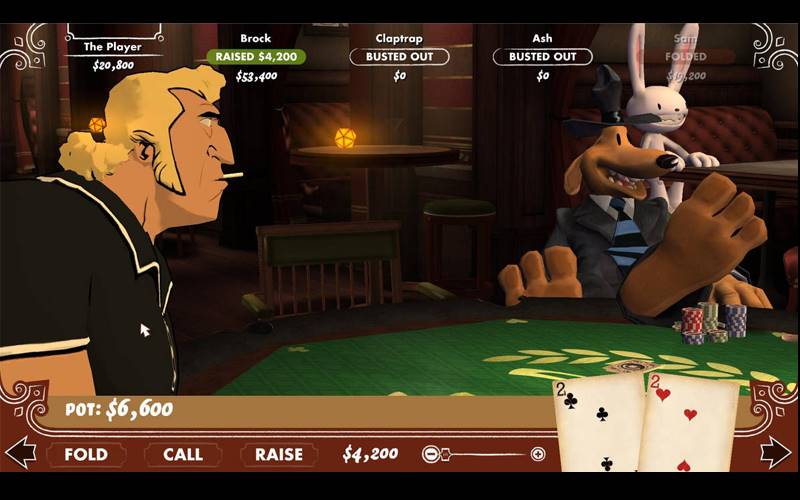
Task: Click the right arrow in bottom corner
Action: pyautogui.click(x=777, y=452)
